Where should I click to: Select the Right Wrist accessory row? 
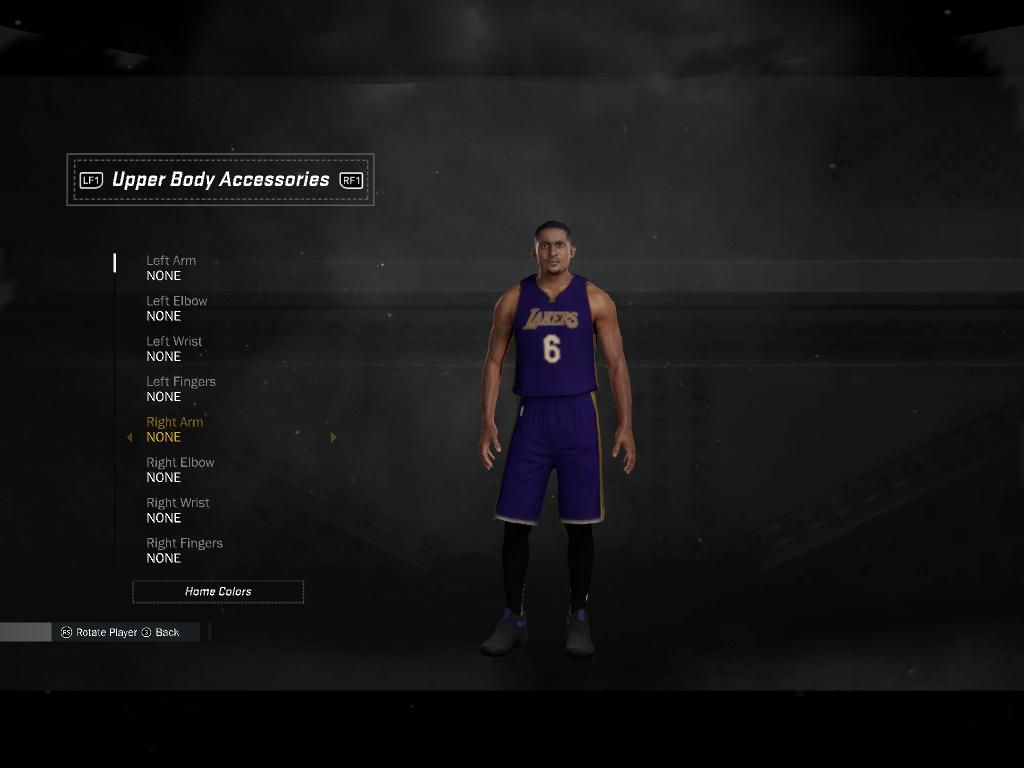[x=178, y=510]
